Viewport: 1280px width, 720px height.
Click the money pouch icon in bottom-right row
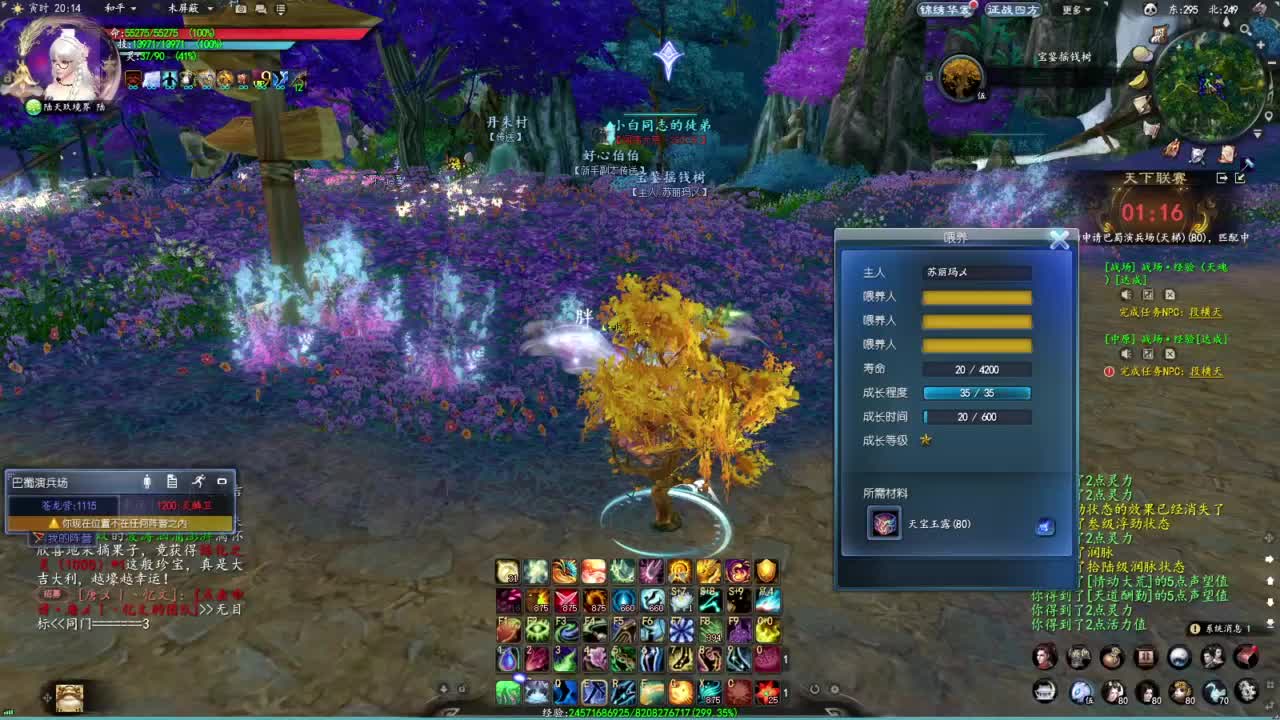point(1111,657)
